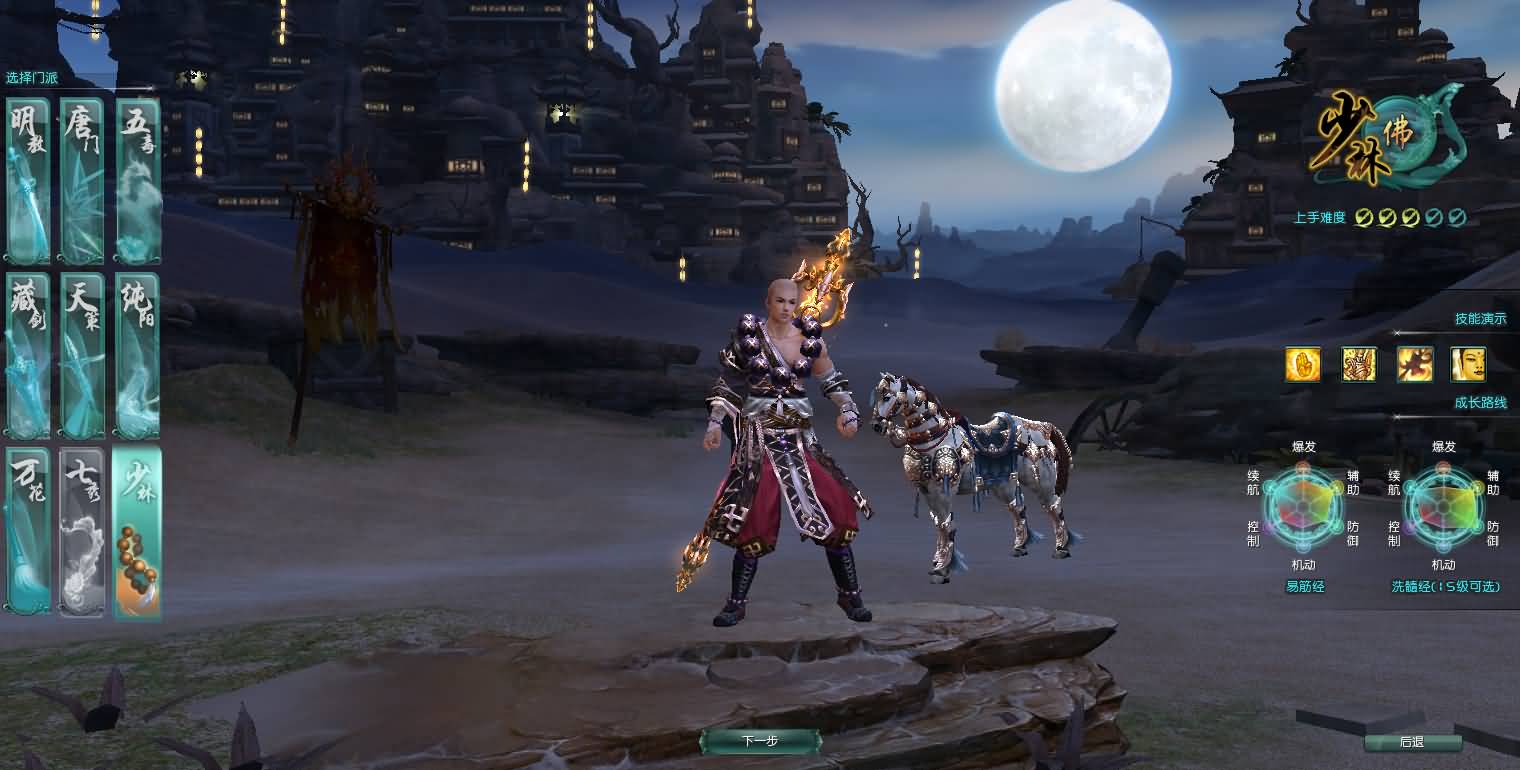Select the 纯阳 school icon
Viewport: 1520px width, 770px height.
click(x=137, y=355)
